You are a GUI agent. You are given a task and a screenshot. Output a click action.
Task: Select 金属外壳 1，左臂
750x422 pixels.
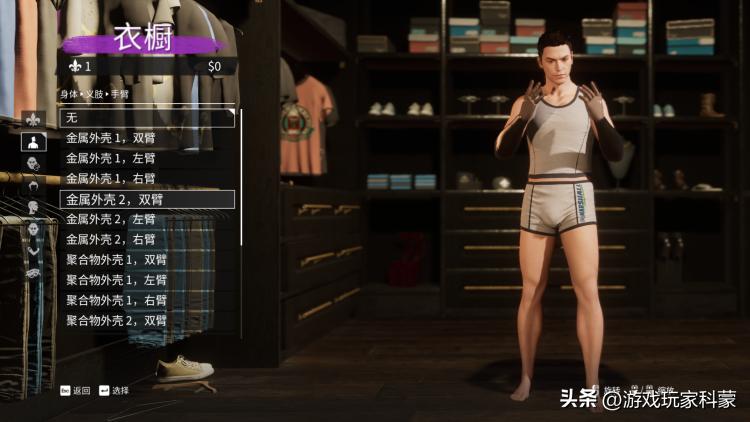(147, 158)
